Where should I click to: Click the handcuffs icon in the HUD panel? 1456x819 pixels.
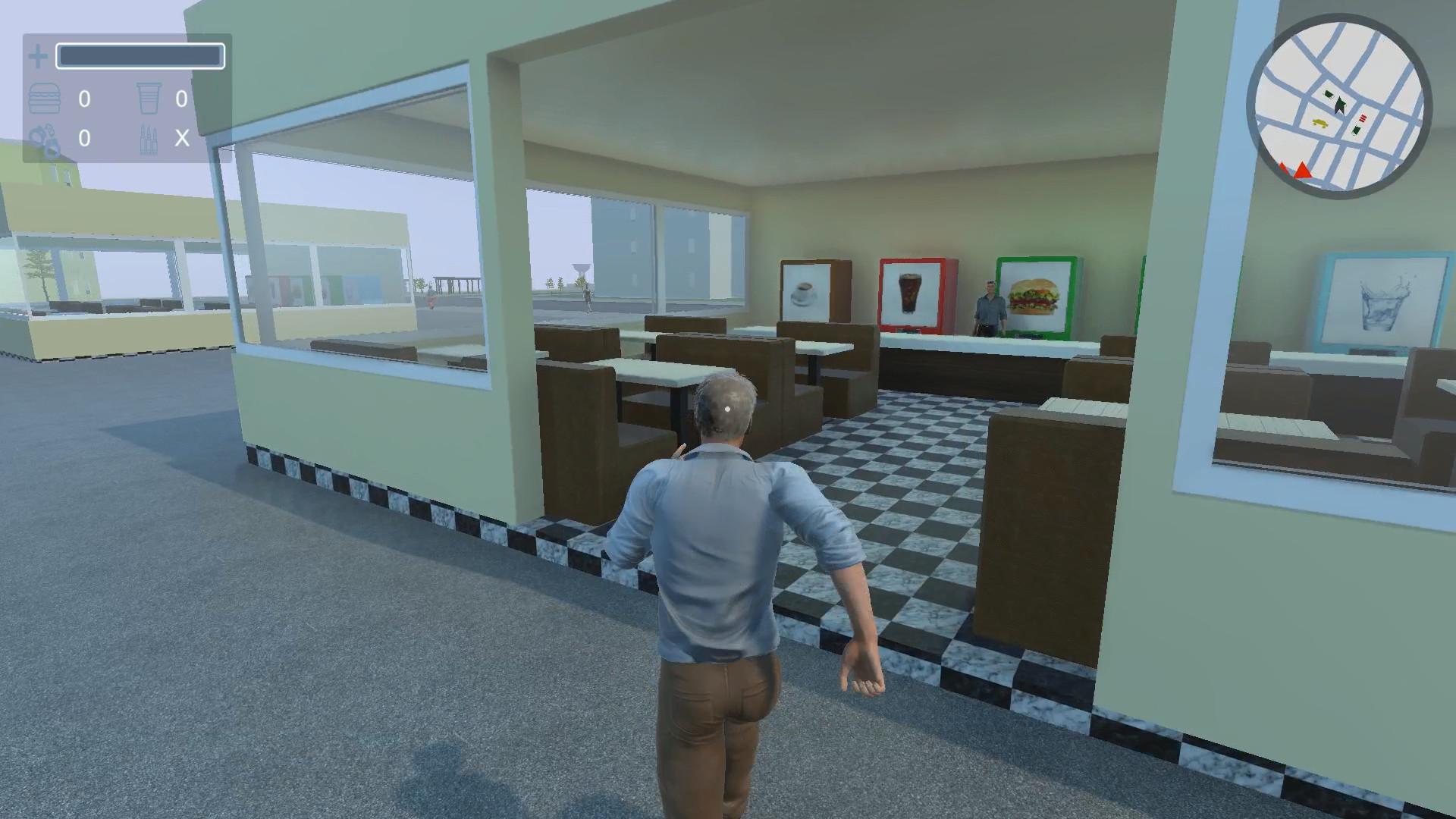pyautogui.click(x=45, y=139)
